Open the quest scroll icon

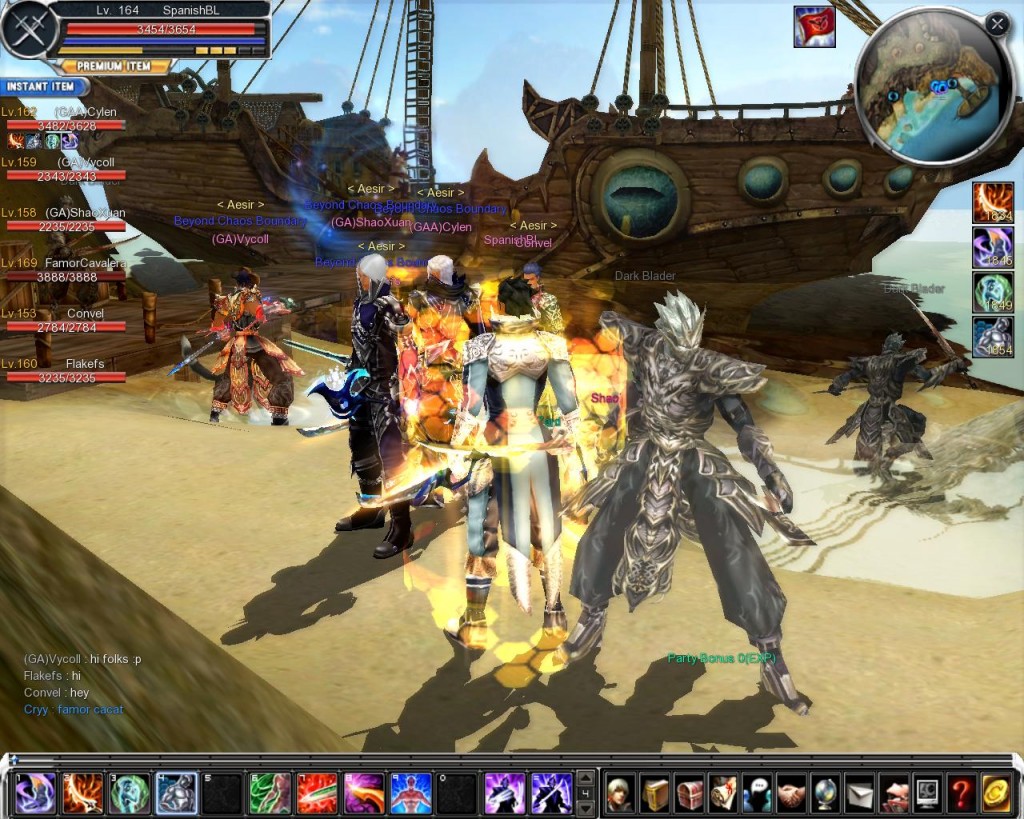click(x=723, y=794)
